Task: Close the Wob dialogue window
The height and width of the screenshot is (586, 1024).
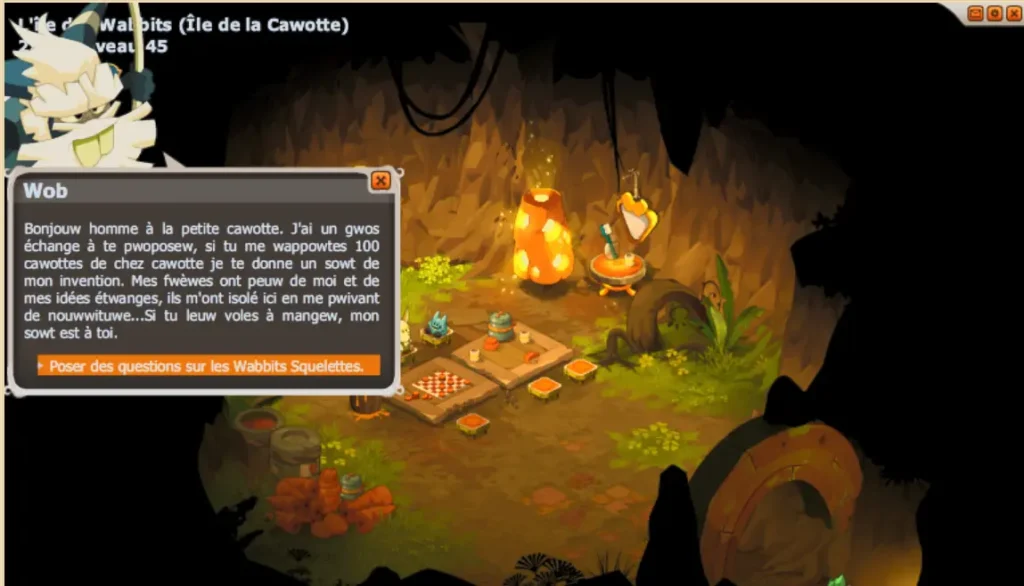Action: 380,181
